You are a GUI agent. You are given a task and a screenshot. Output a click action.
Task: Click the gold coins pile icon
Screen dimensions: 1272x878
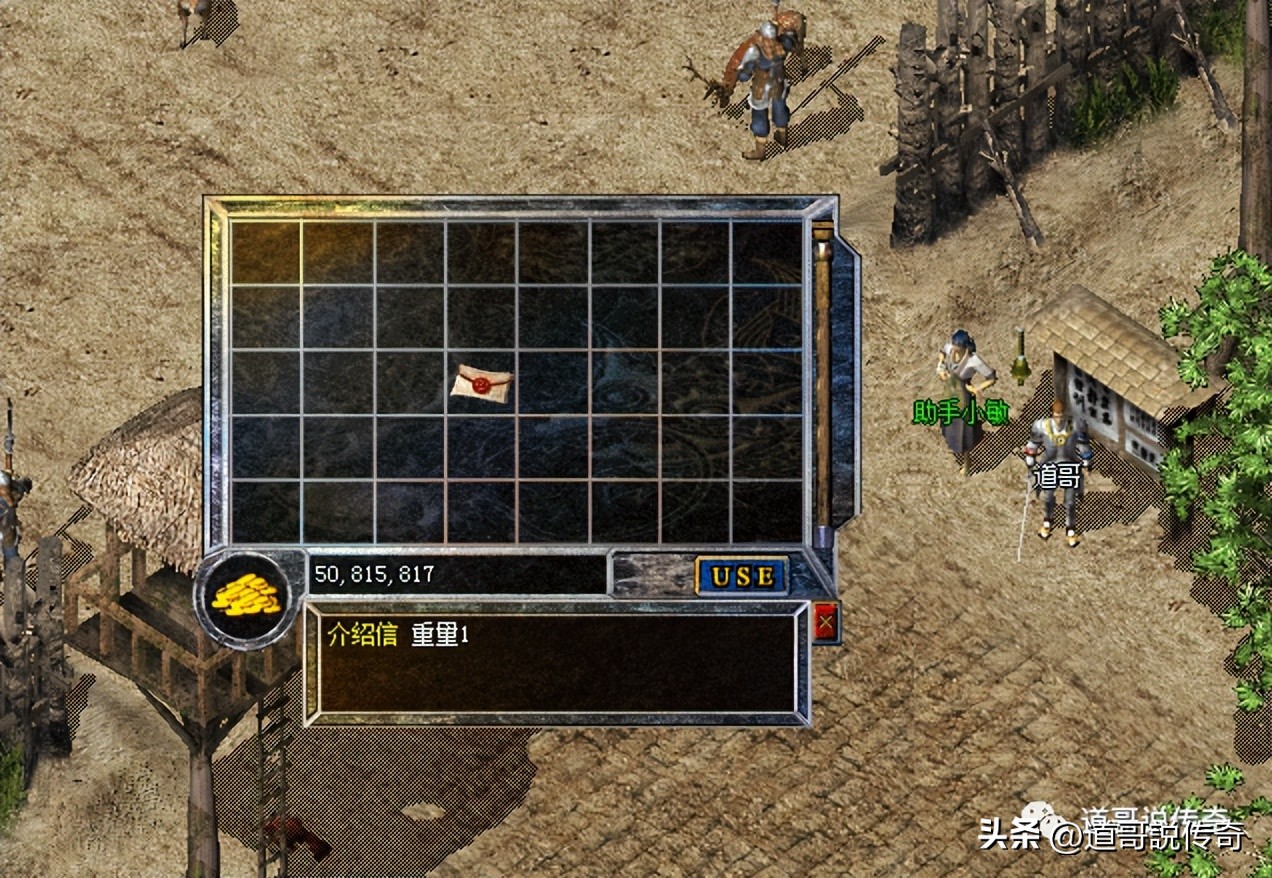click(245, 597)
